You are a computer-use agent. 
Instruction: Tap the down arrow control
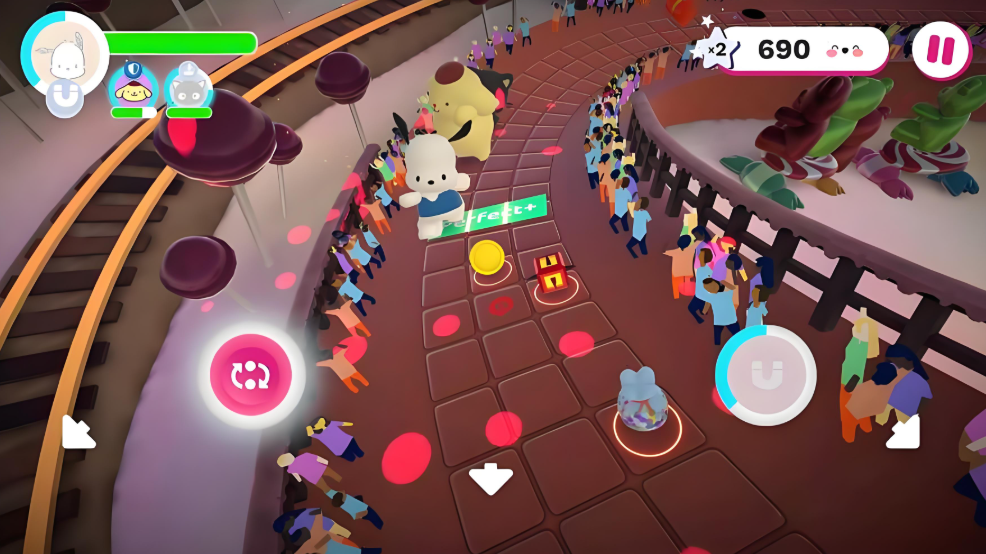coord(491,479)
